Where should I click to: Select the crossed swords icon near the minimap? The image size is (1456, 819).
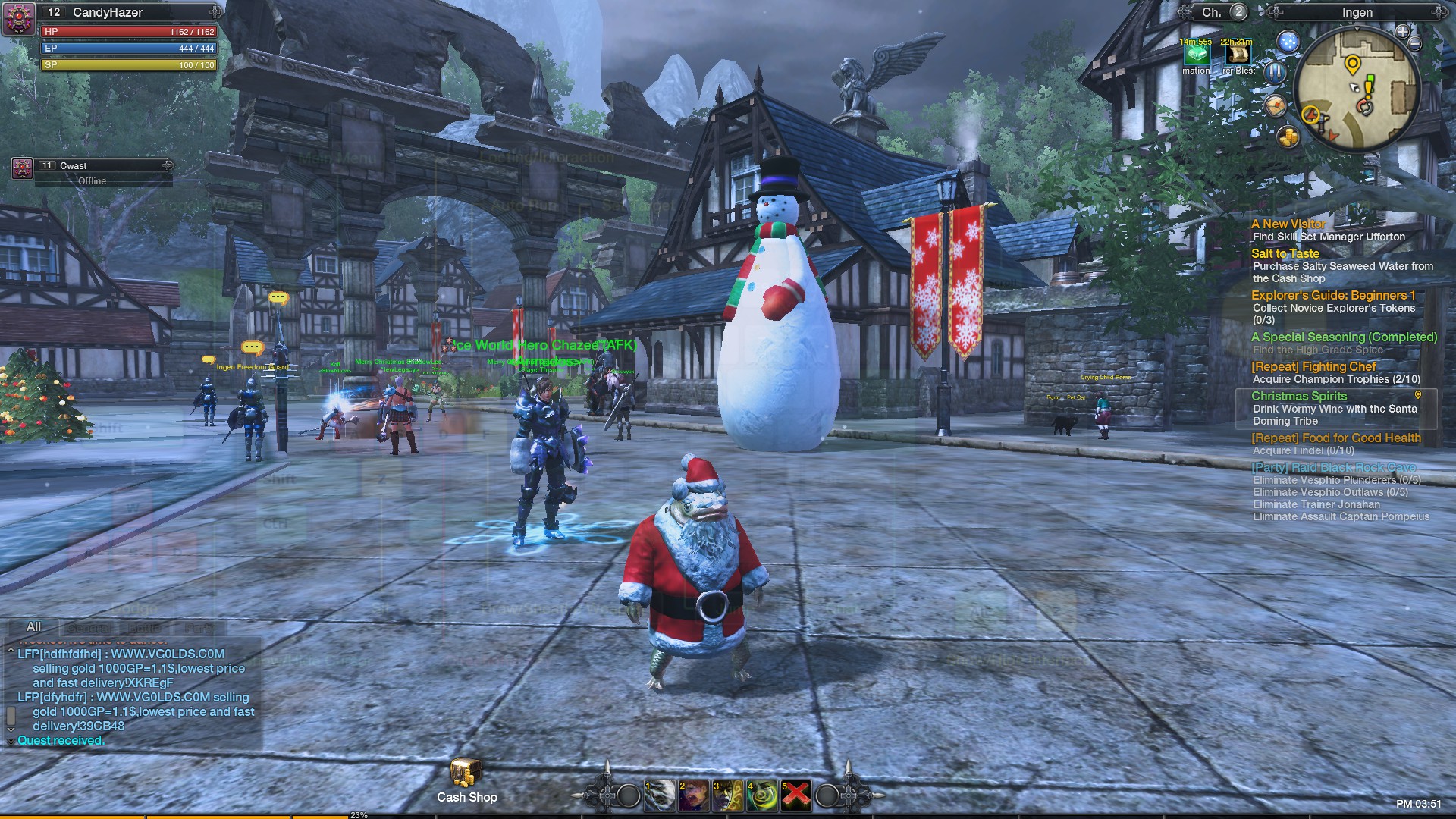(x=1273, y=73)
